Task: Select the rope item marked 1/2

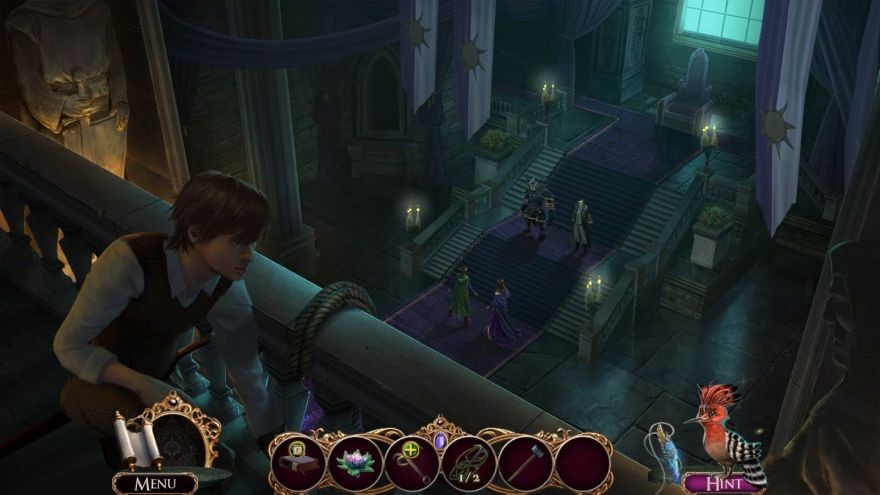Action: click(469, 462)
